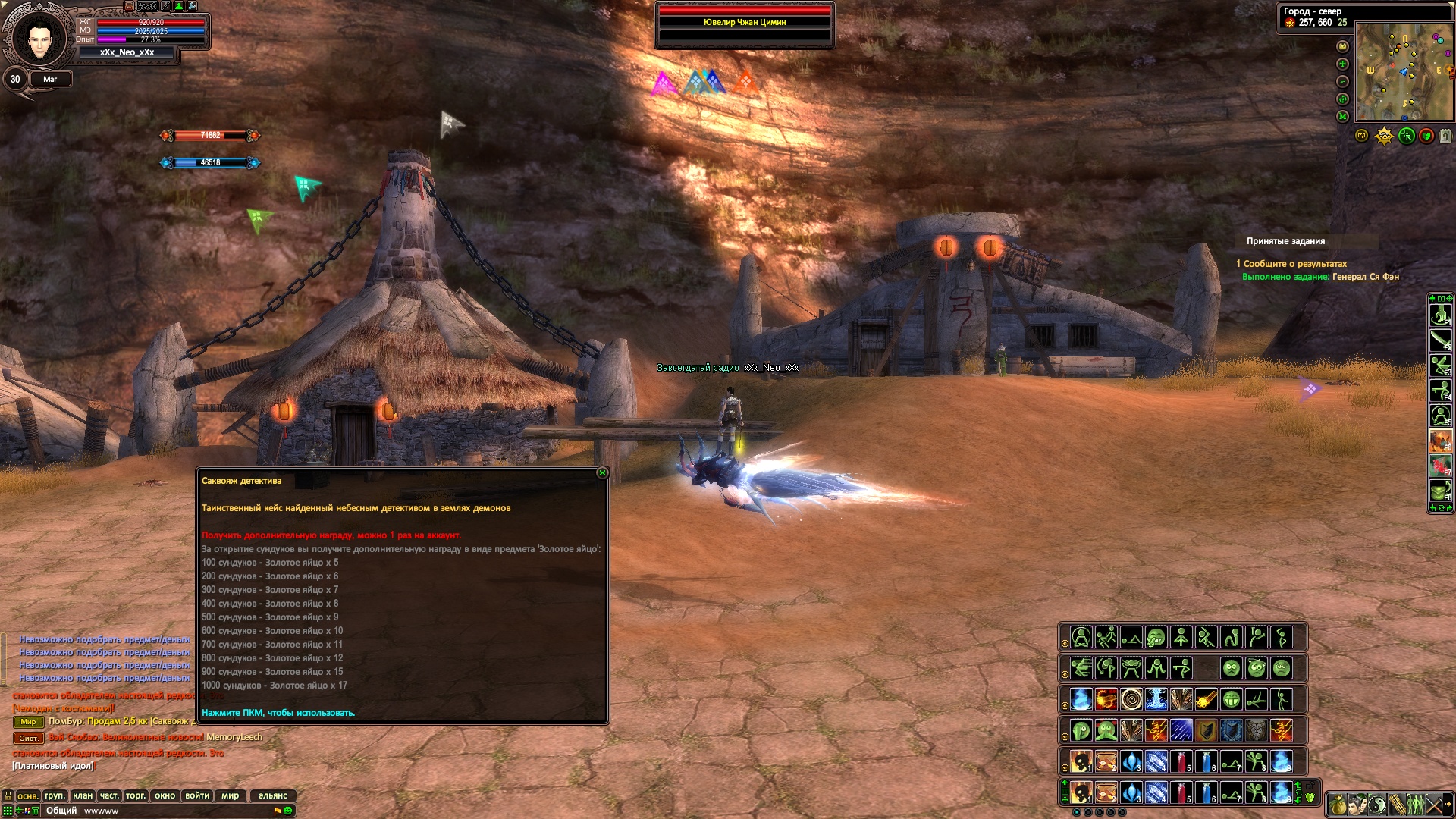Open the yin-yang menu icon

click(1378, 804)
